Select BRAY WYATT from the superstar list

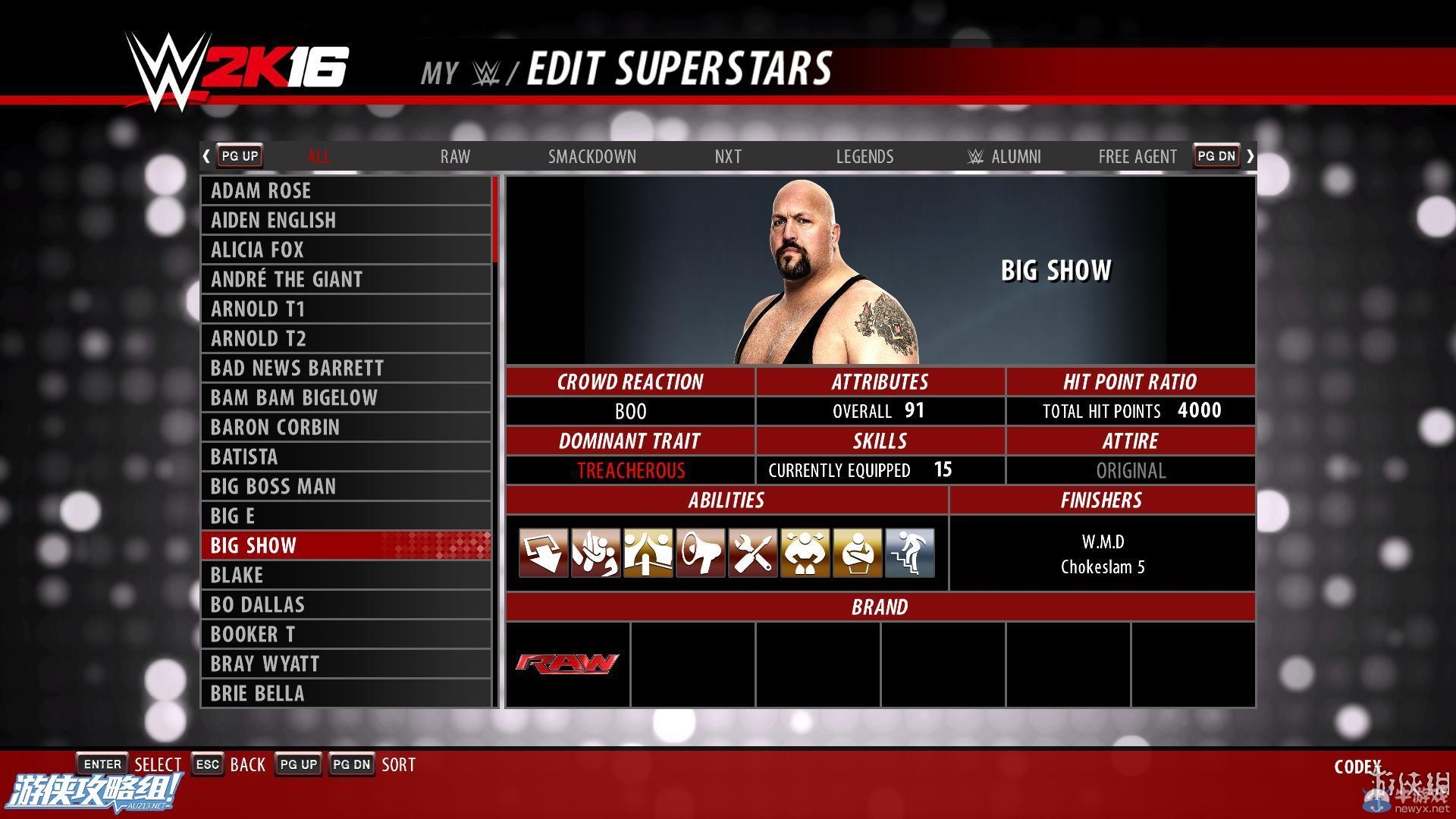[265, 663]
